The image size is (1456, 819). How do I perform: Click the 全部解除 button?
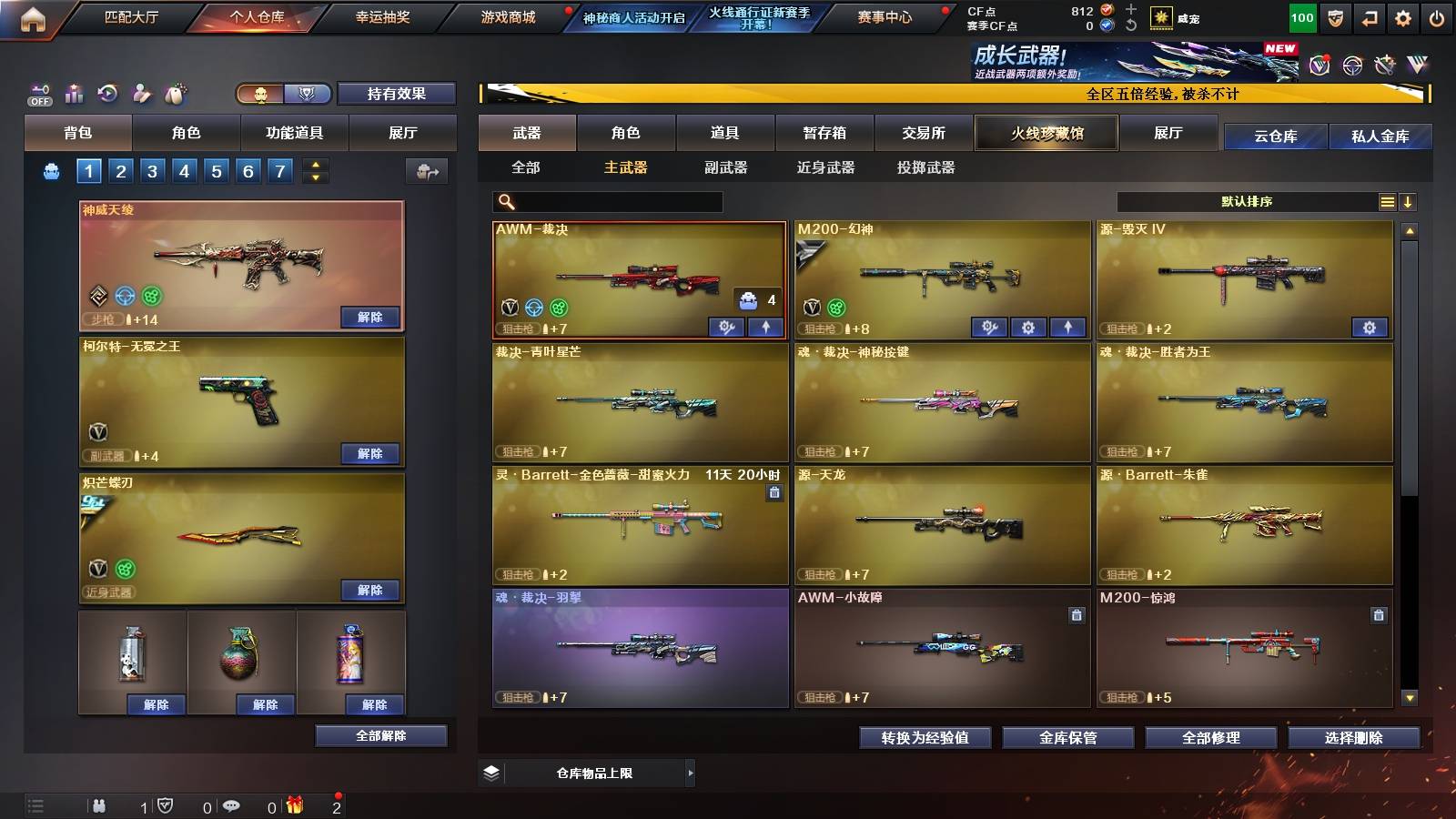[x=380, y=735]
